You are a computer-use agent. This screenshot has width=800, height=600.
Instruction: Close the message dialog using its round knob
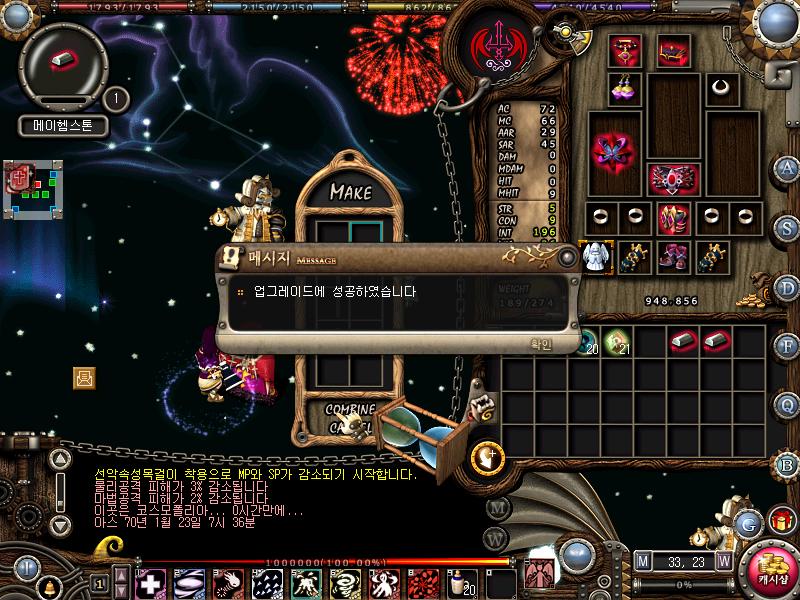click(568, 257)
